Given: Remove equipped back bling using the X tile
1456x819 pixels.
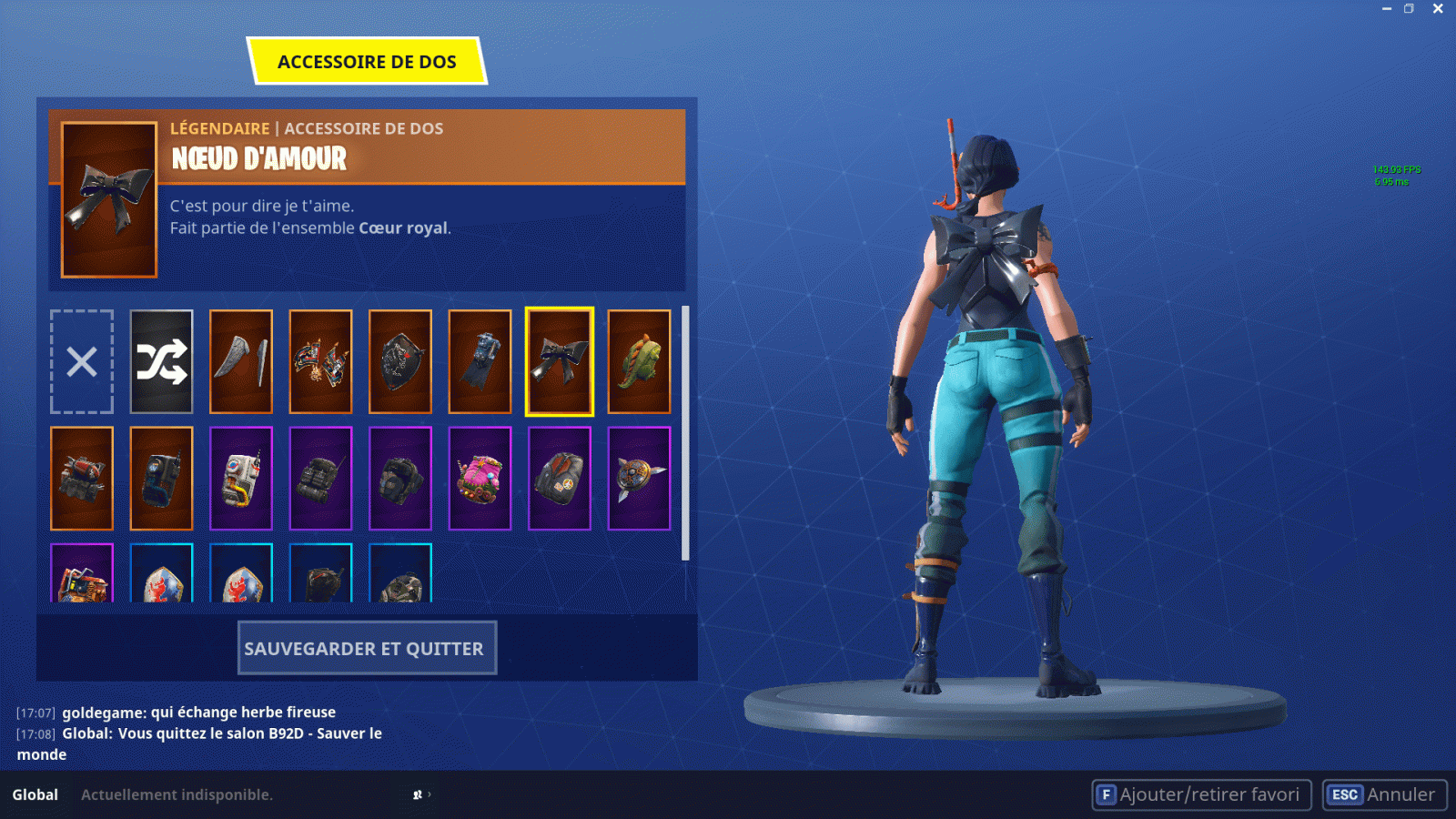Looking at the screenshot, I should (x=82, y=361).
